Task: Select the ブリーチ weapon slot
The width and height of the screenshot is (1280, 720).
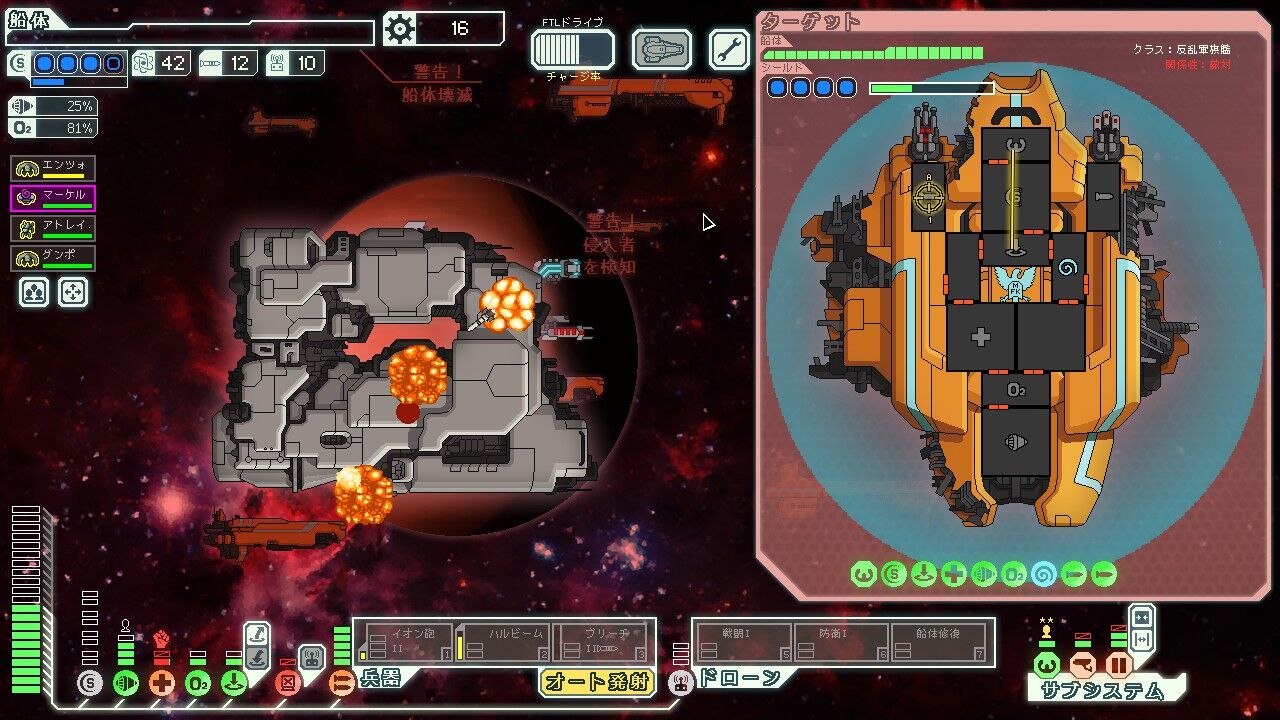Action: tap(601, 642)
